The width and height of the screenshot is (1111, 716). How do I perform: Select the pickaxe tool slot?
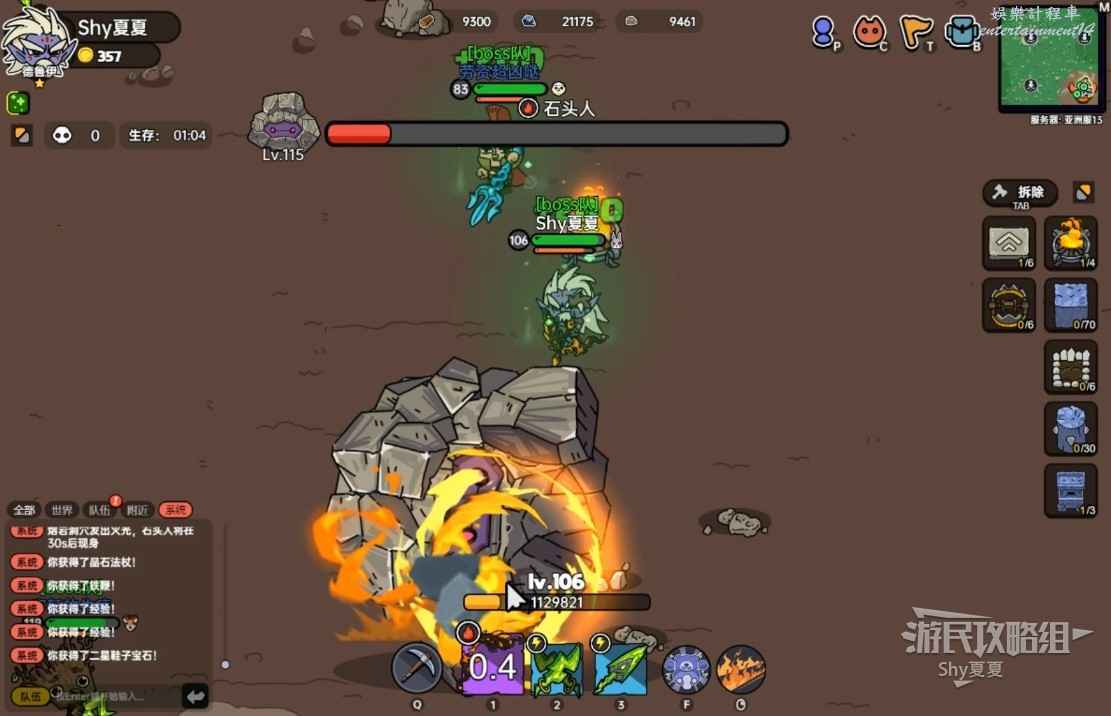click(416, 668)
